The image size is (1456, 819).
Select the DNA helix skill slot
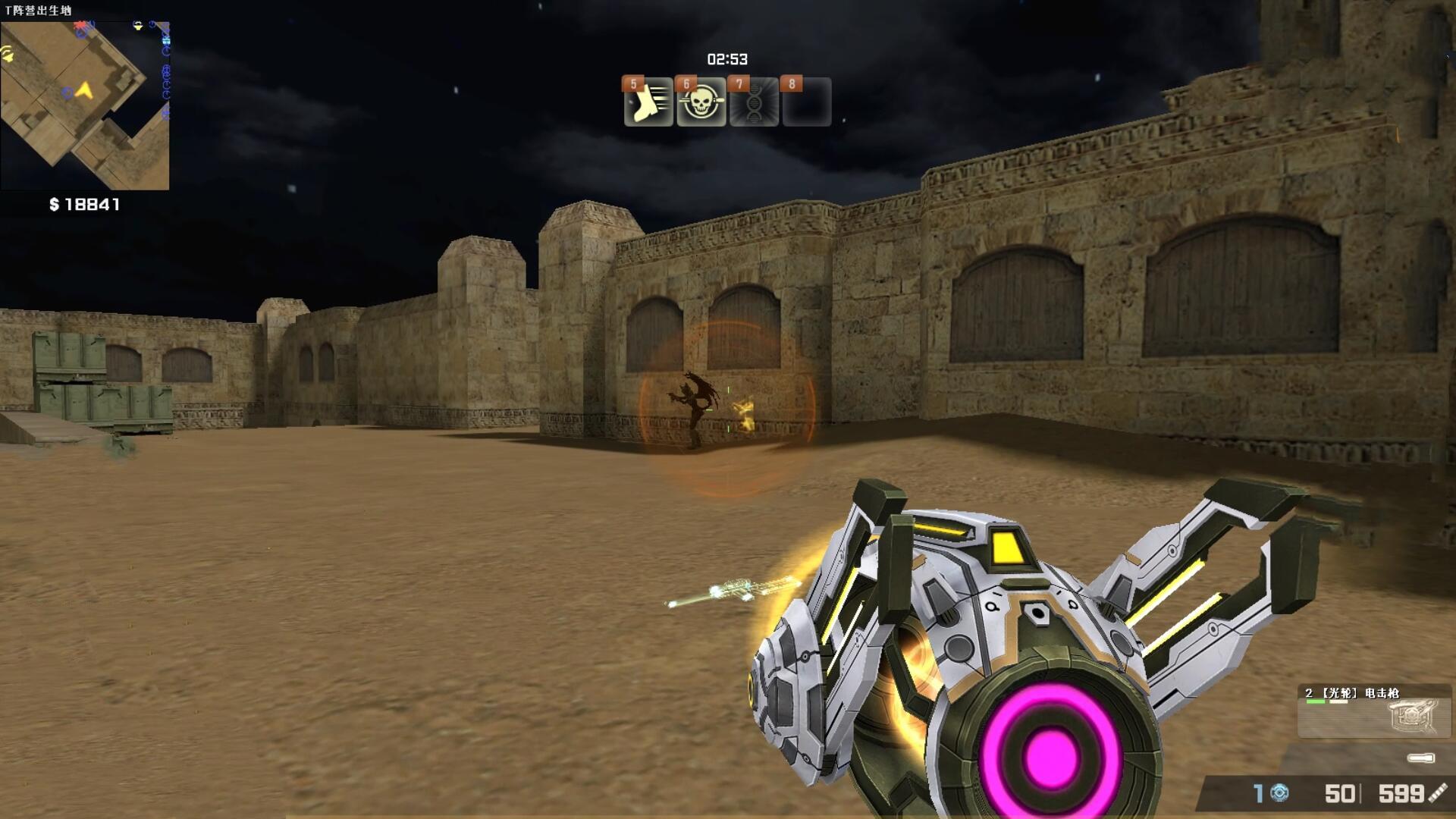click(754, 103)
